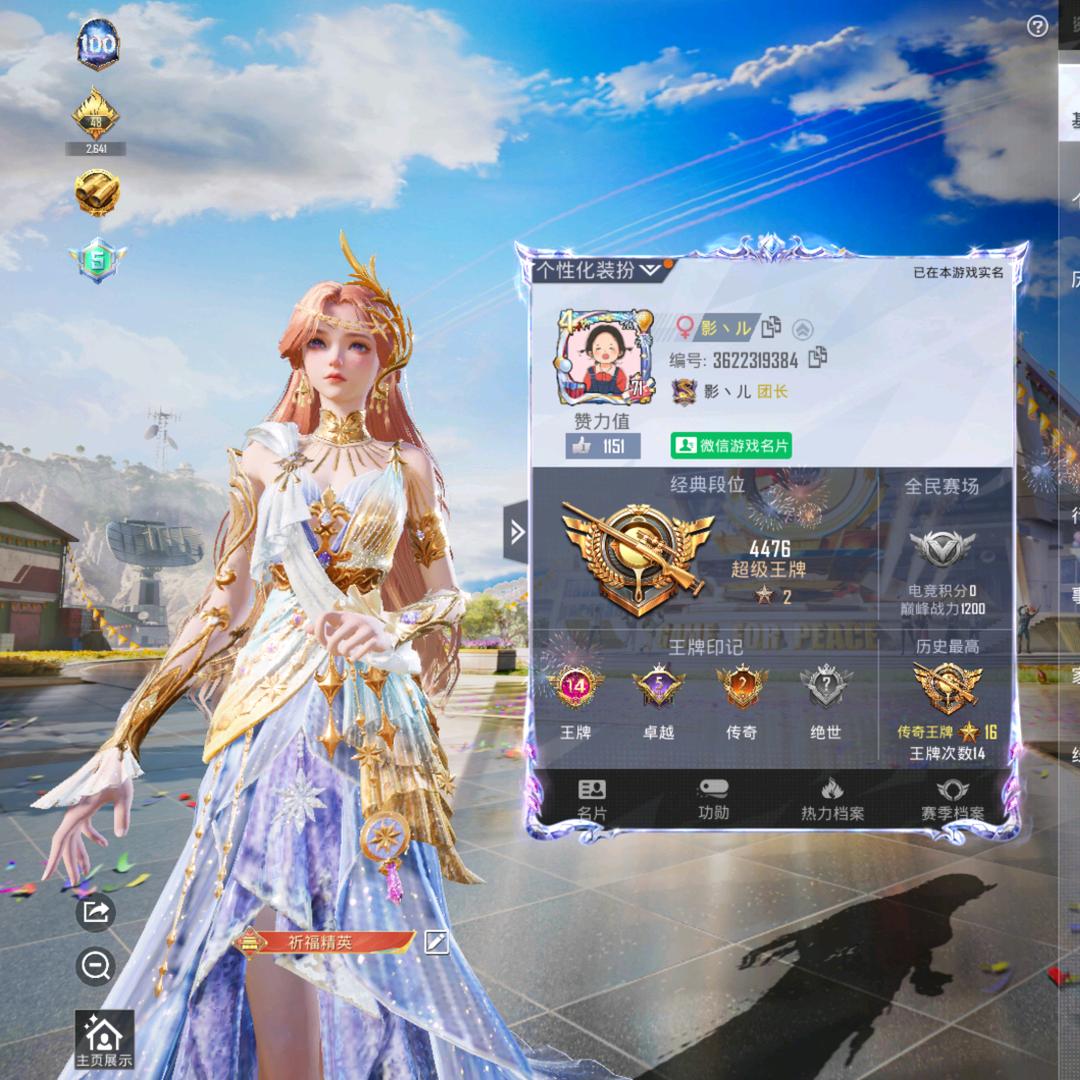Click the zoom-out magnifier button
Screen dimensions: 1080x1080
click(x=96, y=966)
